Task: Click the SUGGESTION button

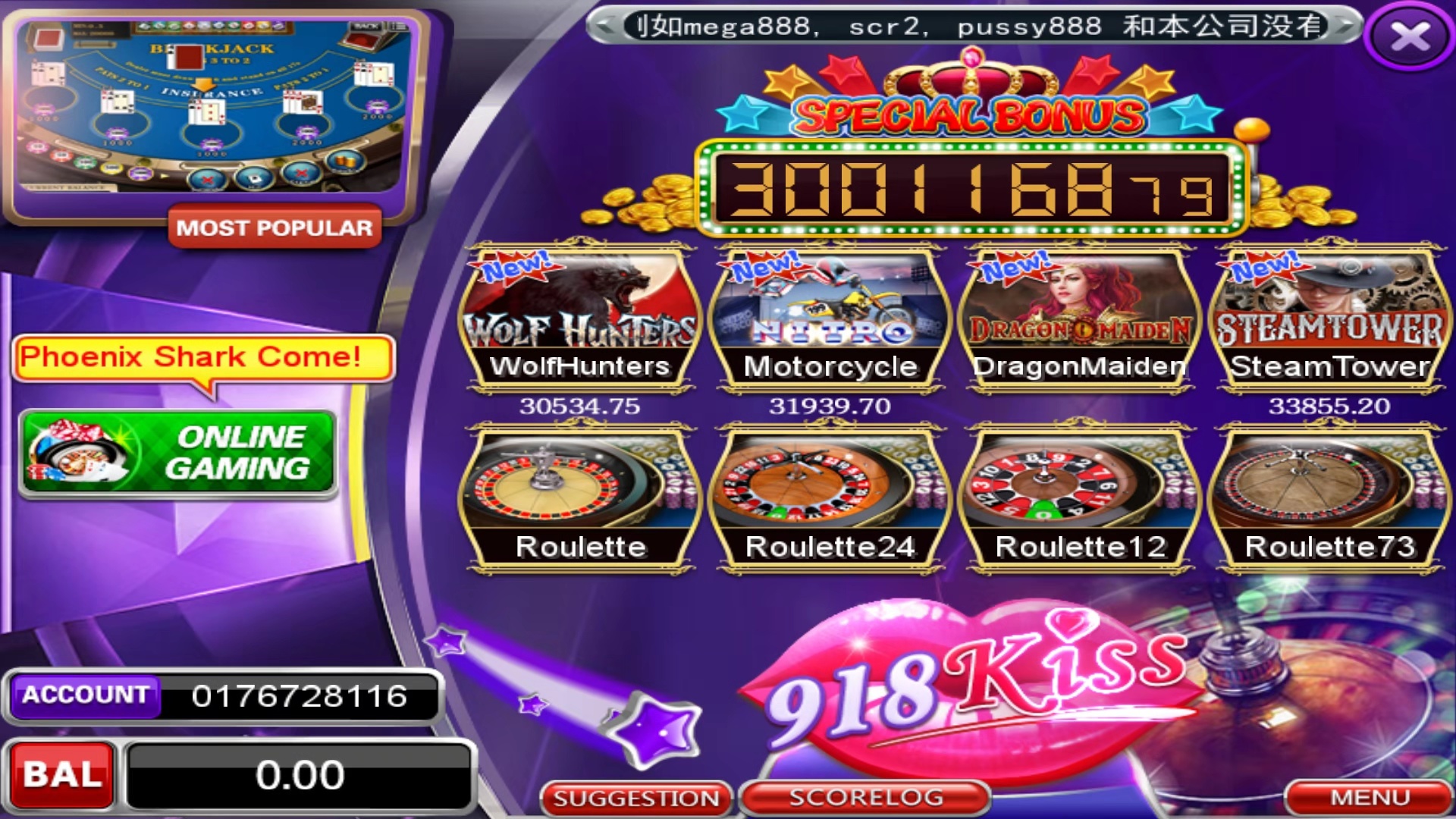Action: click(636, 799)
